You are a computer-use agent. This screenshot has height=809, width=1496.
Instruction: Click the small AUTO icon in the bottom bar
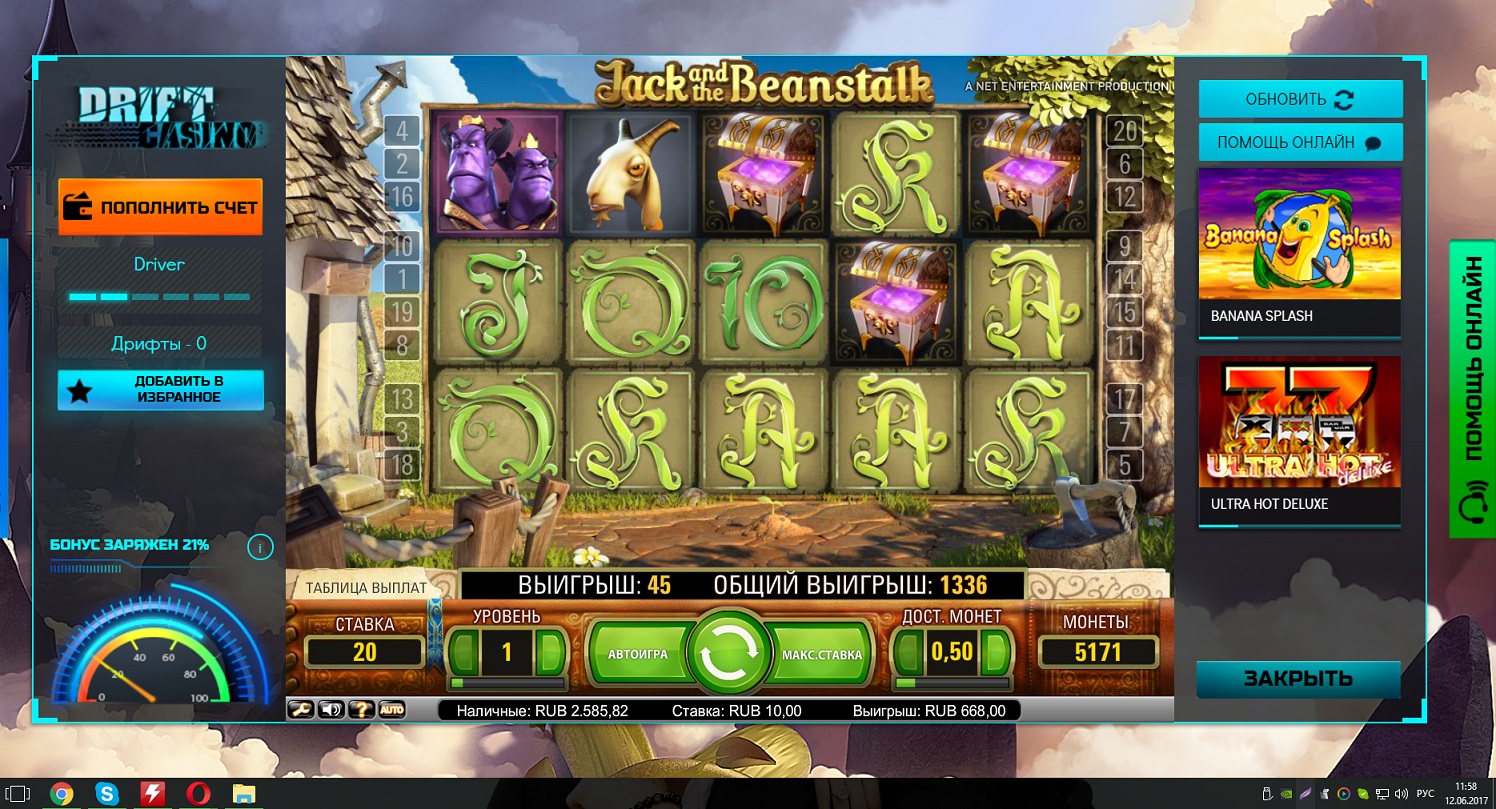coord(392,710)
